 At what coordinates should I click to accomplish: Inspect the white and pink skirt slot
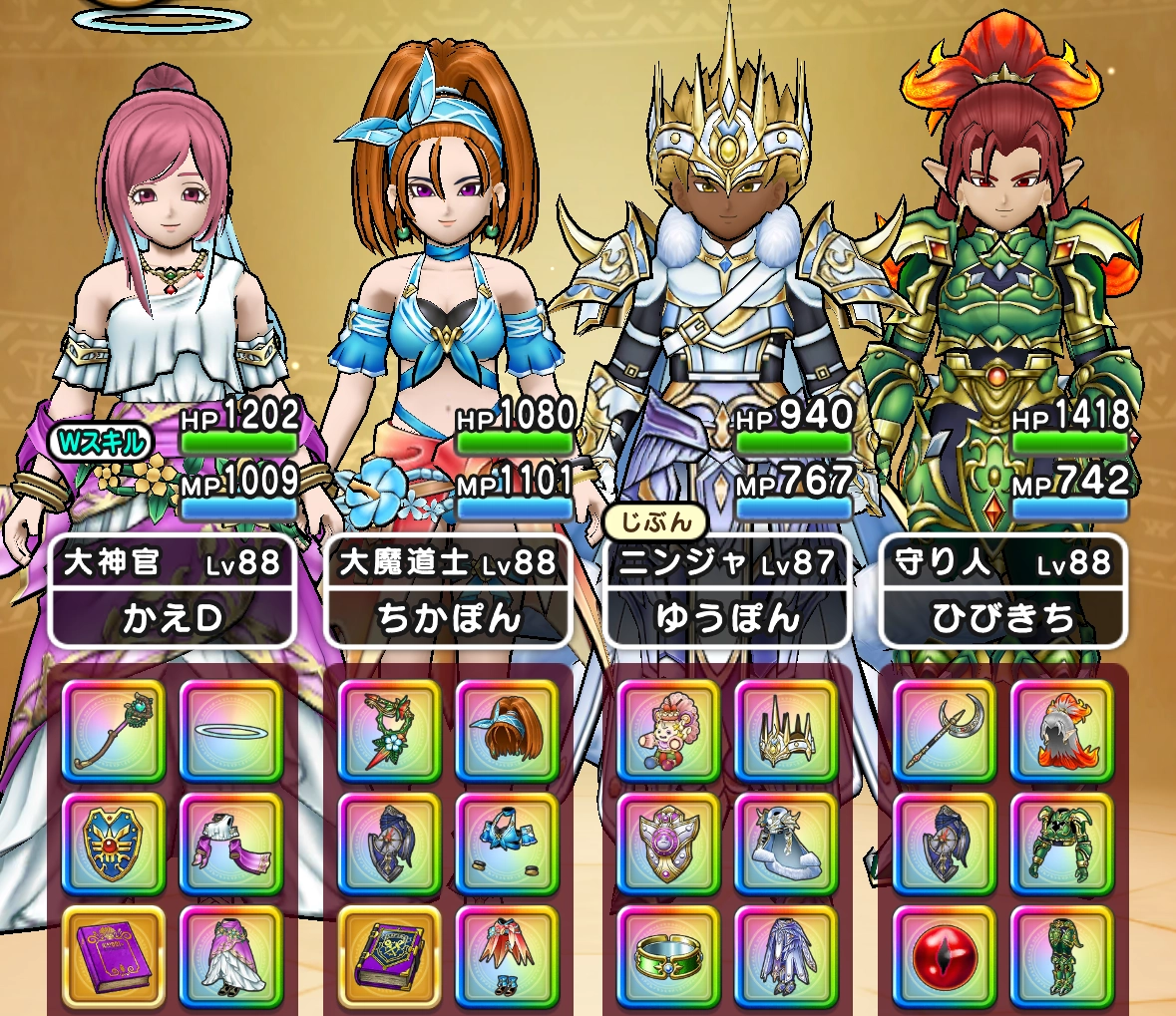coord(231,955)
